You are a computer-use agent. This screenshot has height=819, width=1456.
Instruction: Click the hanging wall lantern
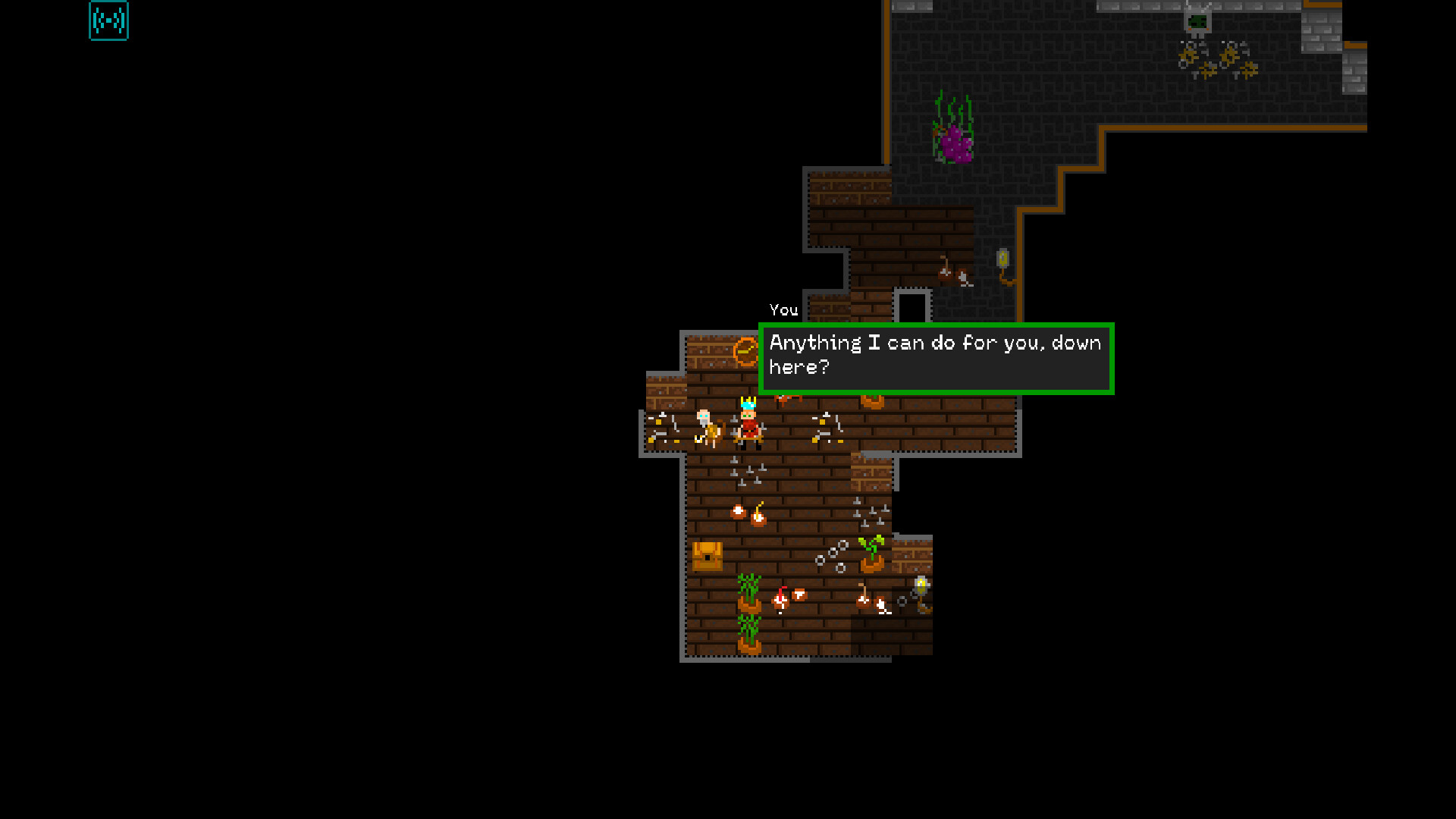[x=920, y=585]
